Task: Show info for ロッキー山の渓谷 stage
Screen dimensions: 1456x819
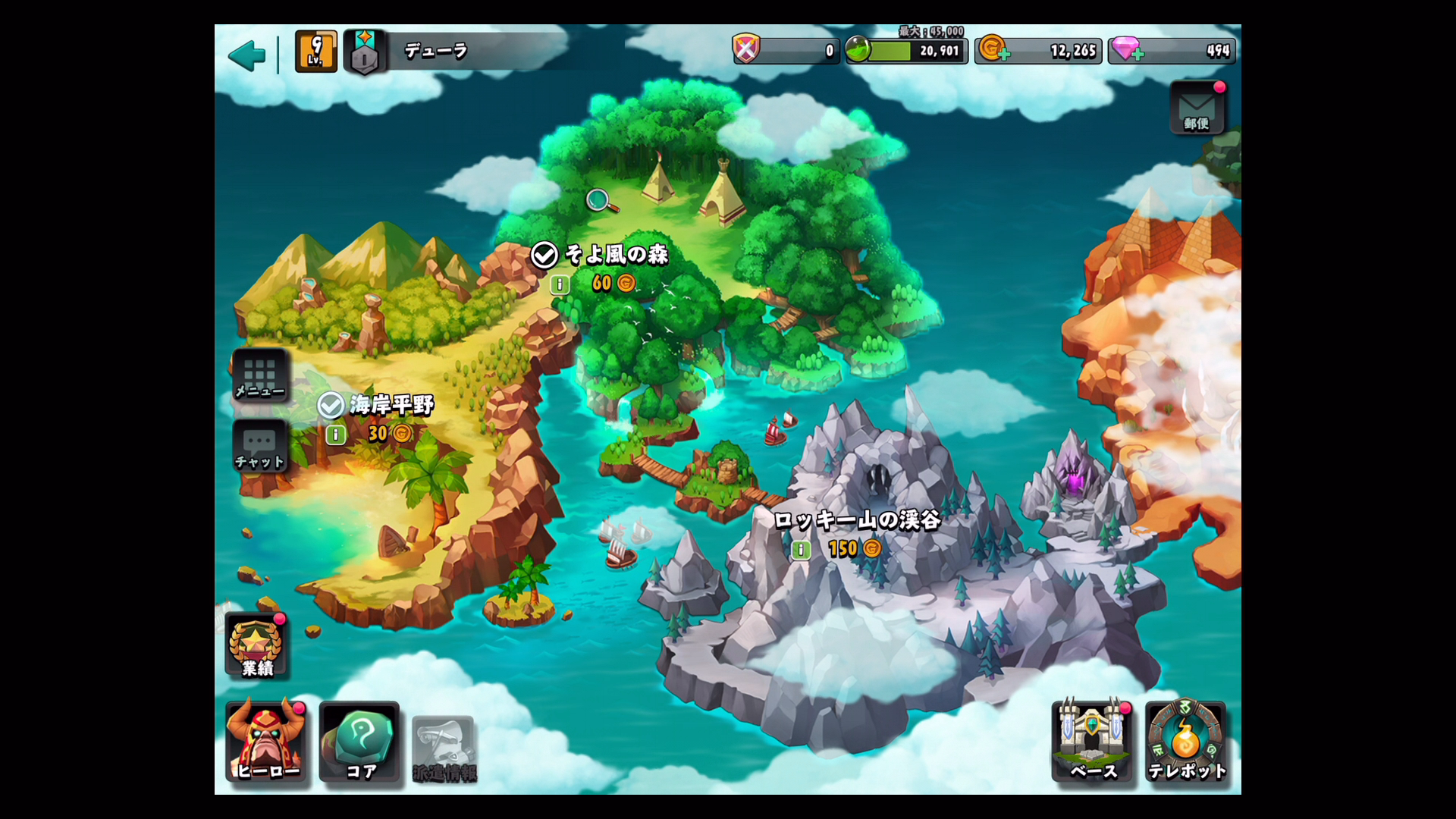Action: pyautogui.click(x=801, y=550)
